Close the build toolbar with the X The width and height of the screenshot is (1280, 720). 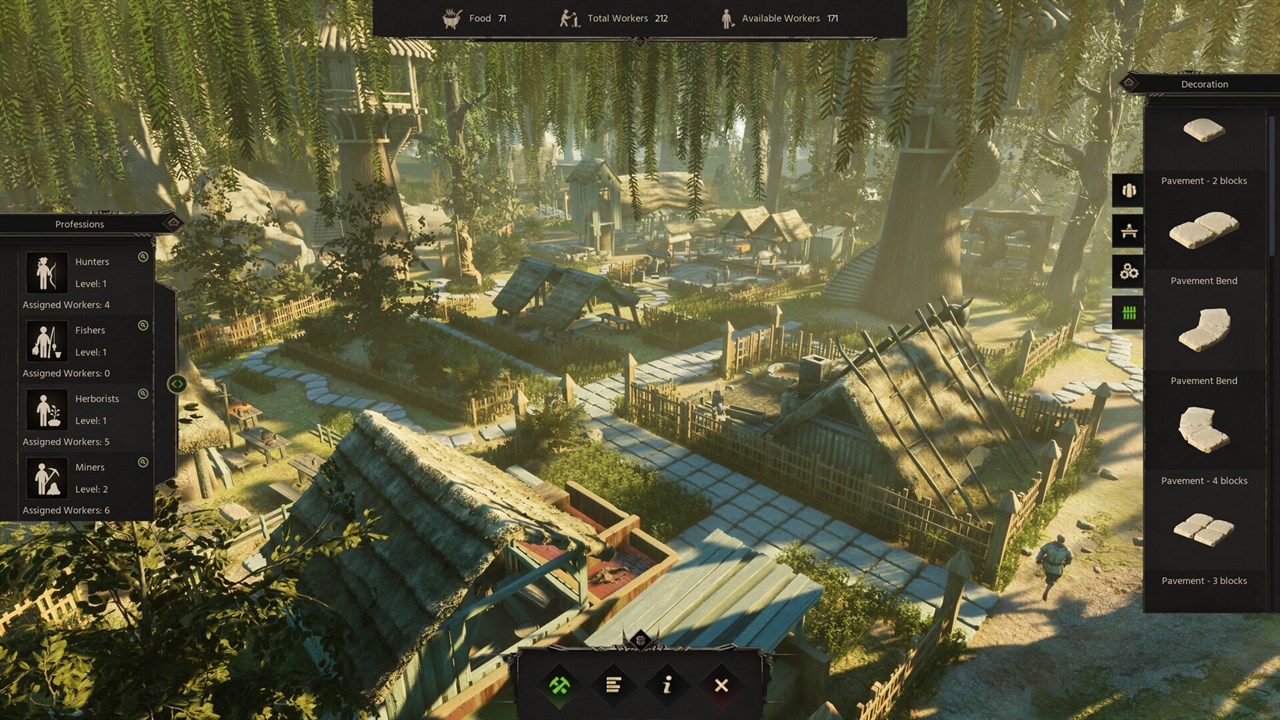pyautogui.click(x=721, y=685)
